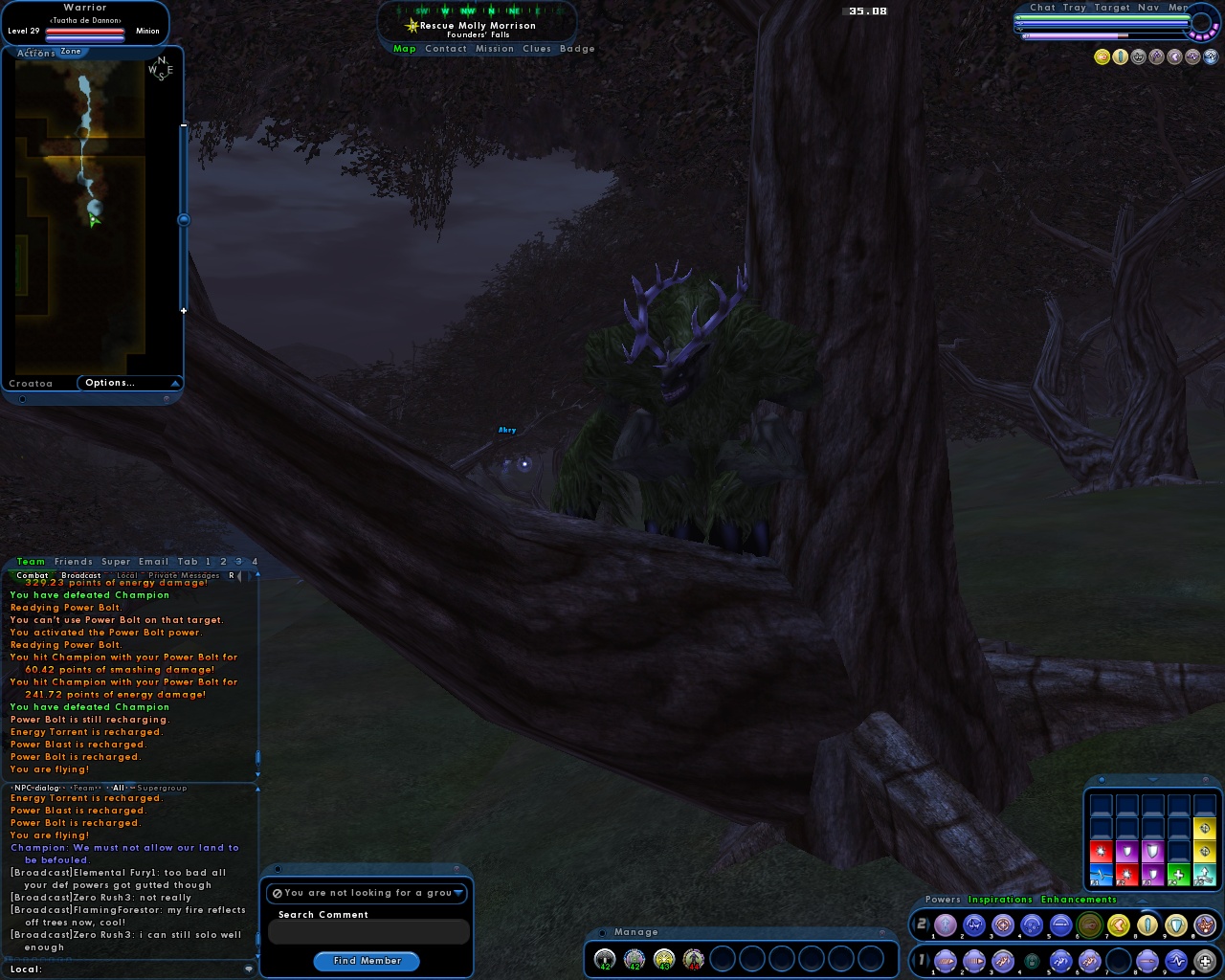This screenshot has width=1225, height=980.
Task: Use the yellow inspiration in the Manage tray
Action: click(x=662, y=959)
